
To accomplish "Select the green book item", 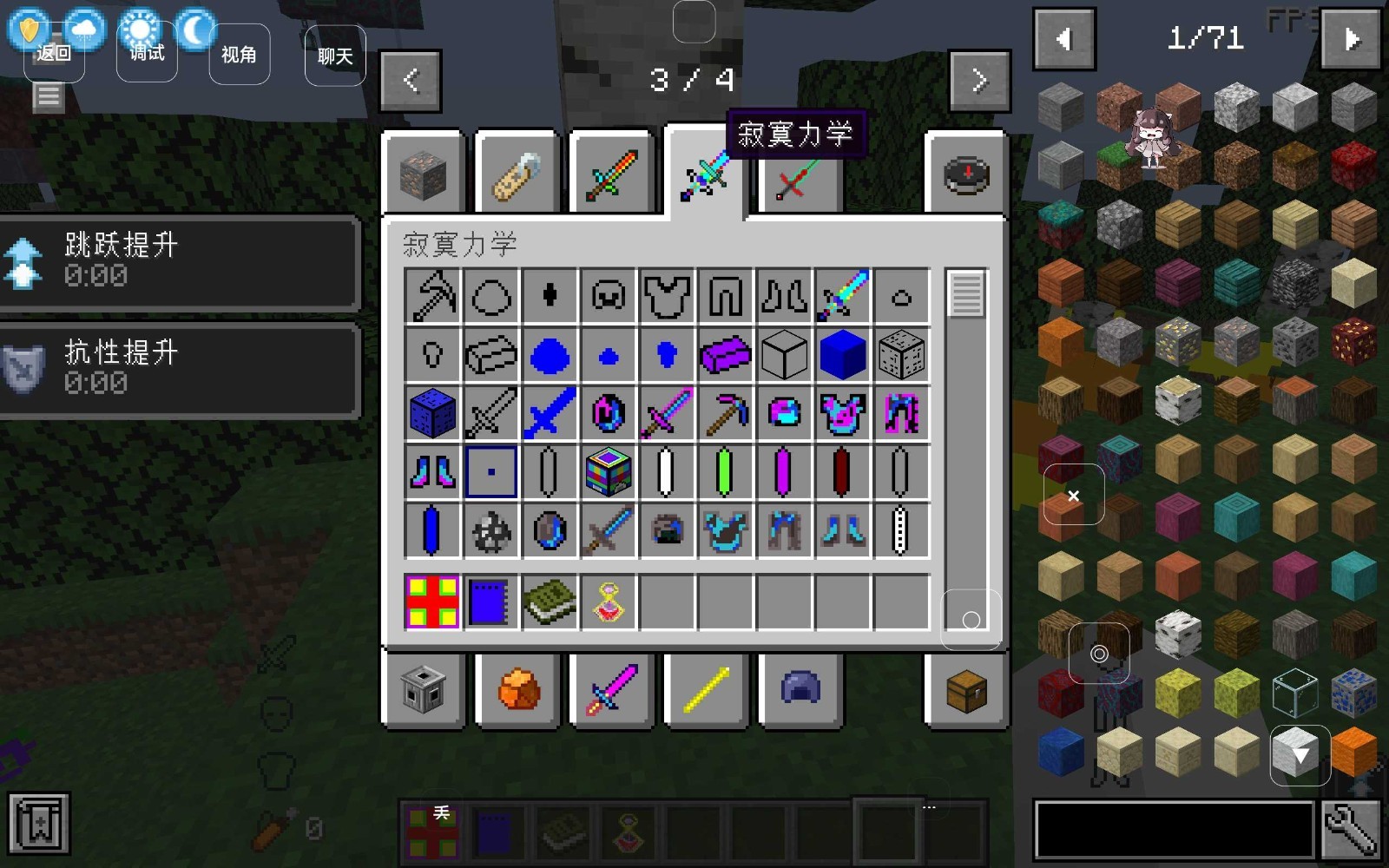I will (549, 602).
